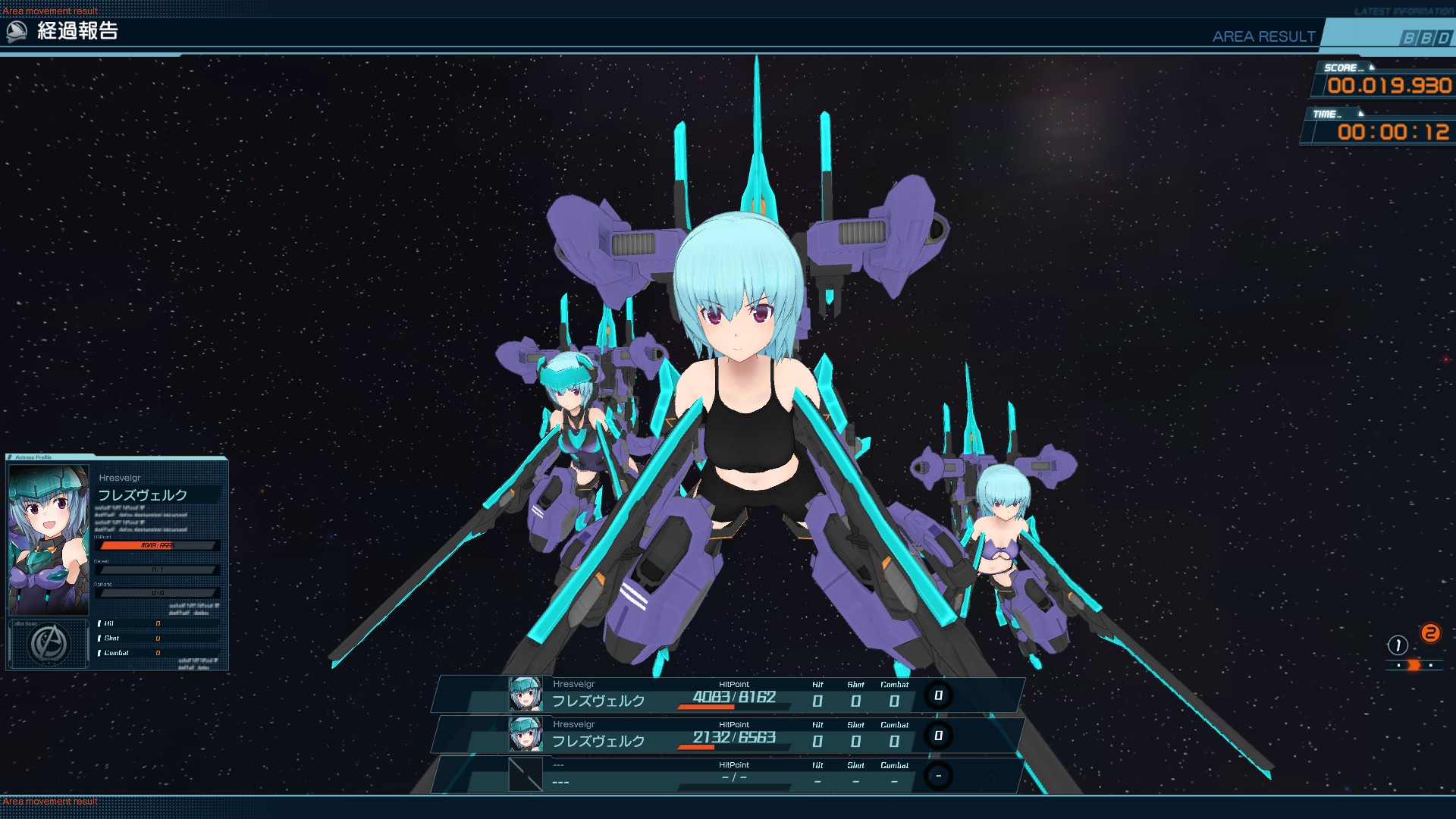Open the Actress Profile portrait of Hresvelgr

pyautogui.click(x=49, y=540)
